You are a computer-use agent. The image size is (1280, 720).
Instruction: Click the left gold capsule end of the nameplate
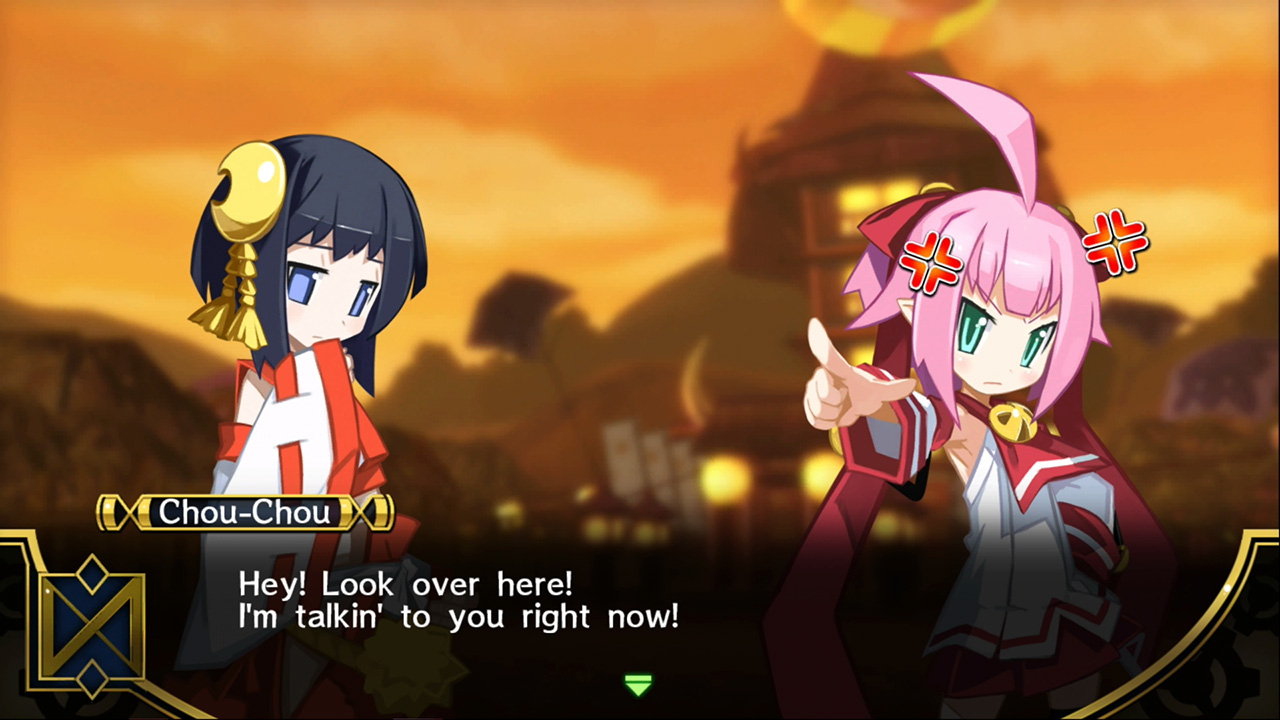pos(110,513)
